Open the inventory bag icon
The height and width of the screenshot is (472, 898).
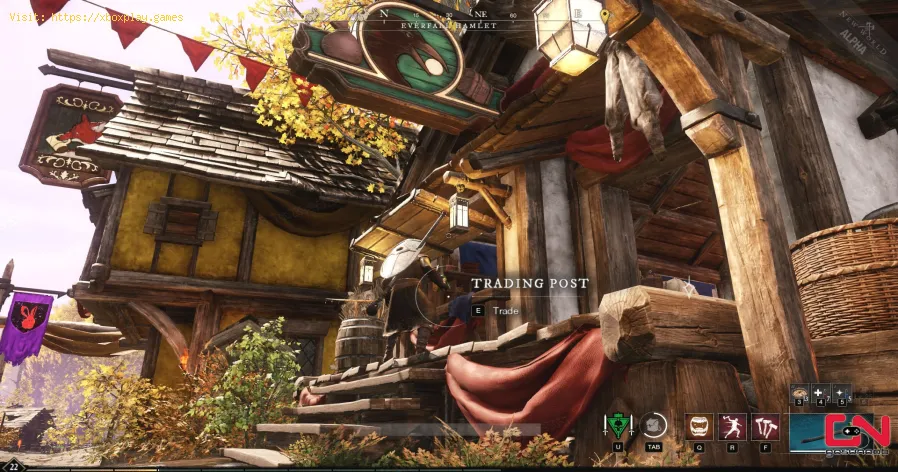tap(654, 427)
